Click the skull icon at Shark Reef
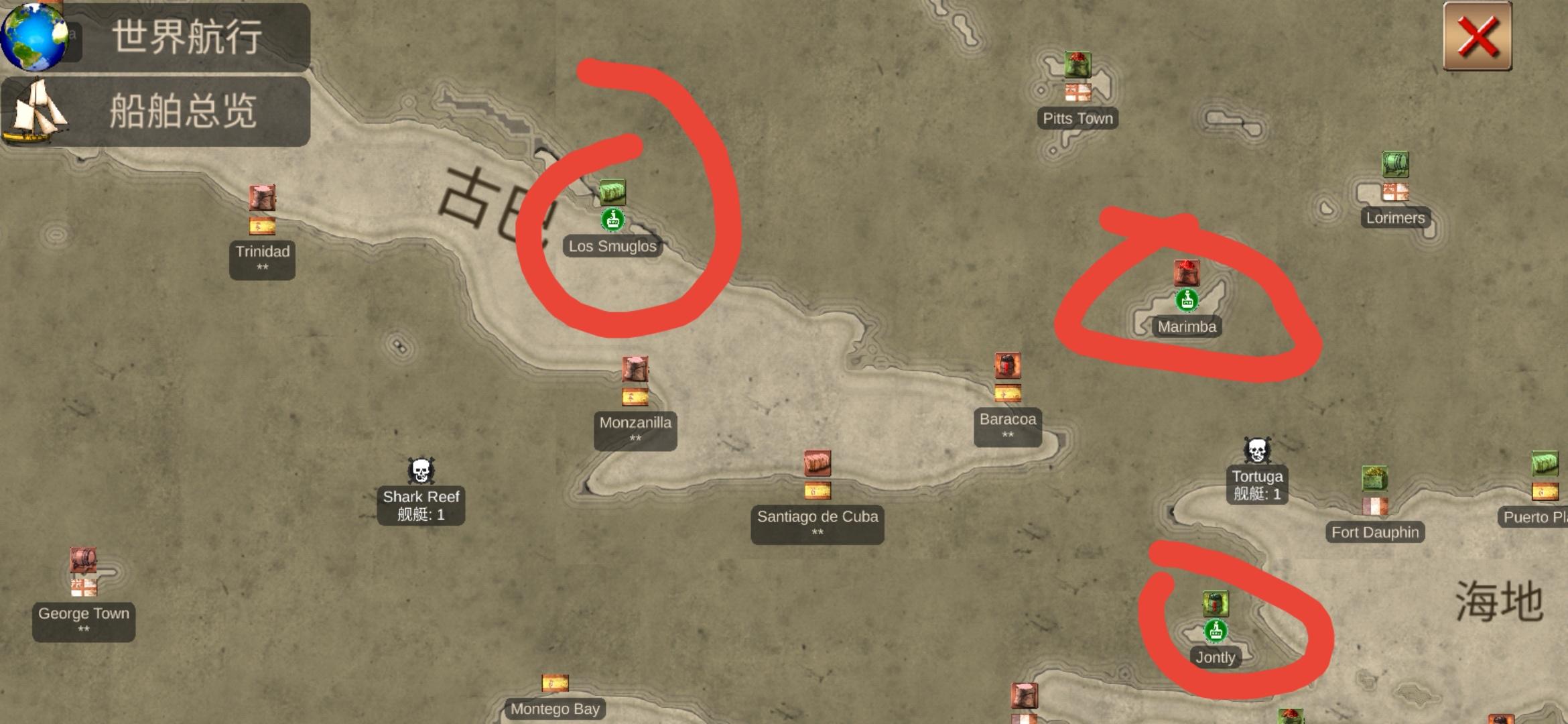The width and height of the screenshot is (1568, 724). coord(421,471)
